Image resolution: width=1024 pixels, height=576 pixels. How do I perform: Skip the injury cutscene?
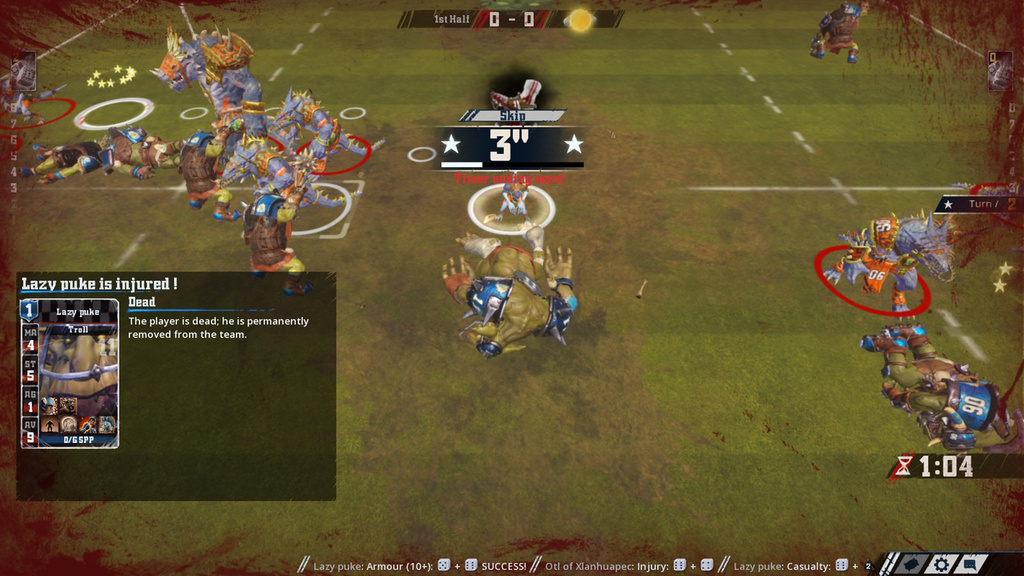pos(512,115)
